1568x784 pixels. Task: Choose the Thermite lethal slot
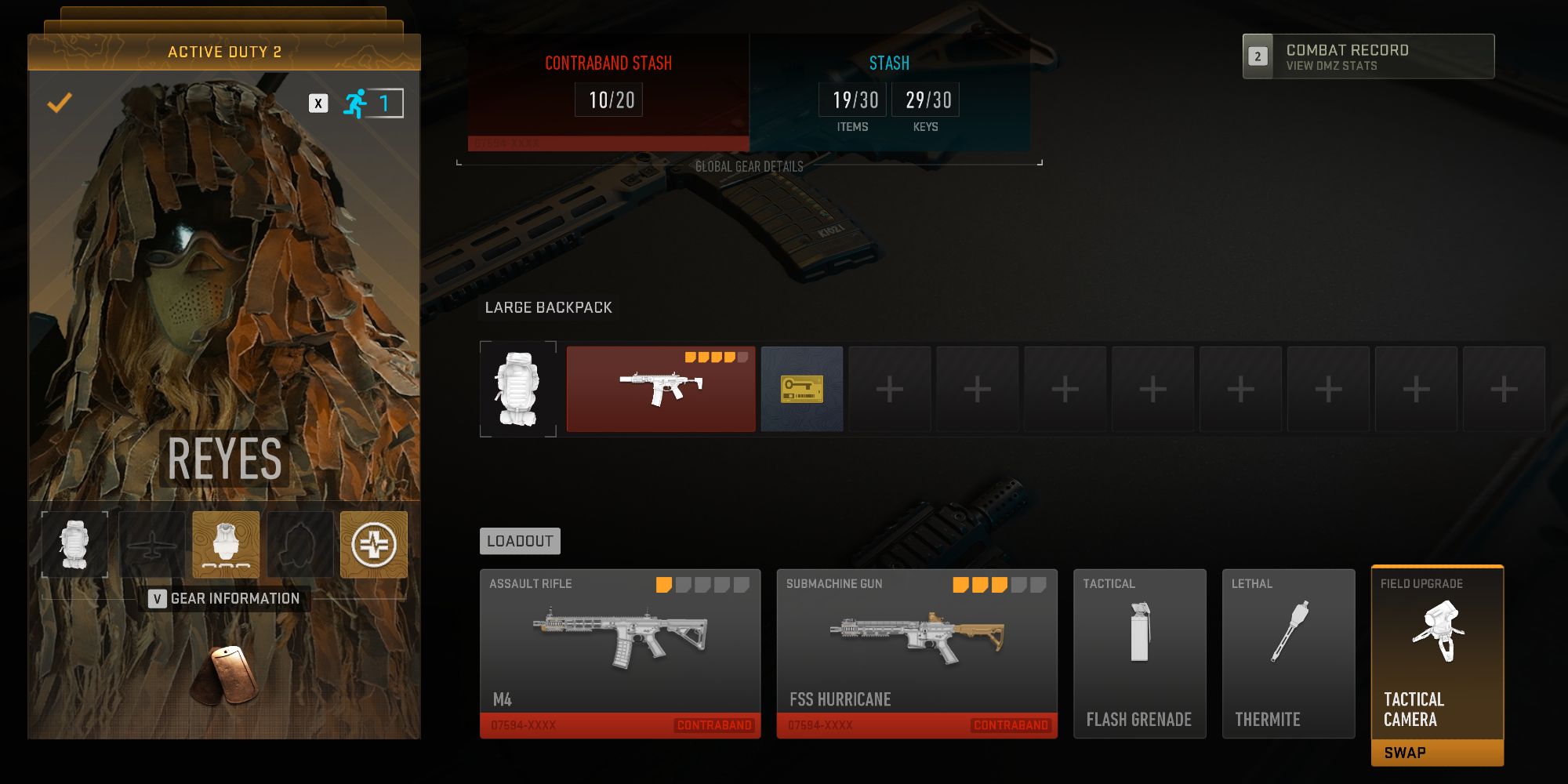(x=1288, y=652)
